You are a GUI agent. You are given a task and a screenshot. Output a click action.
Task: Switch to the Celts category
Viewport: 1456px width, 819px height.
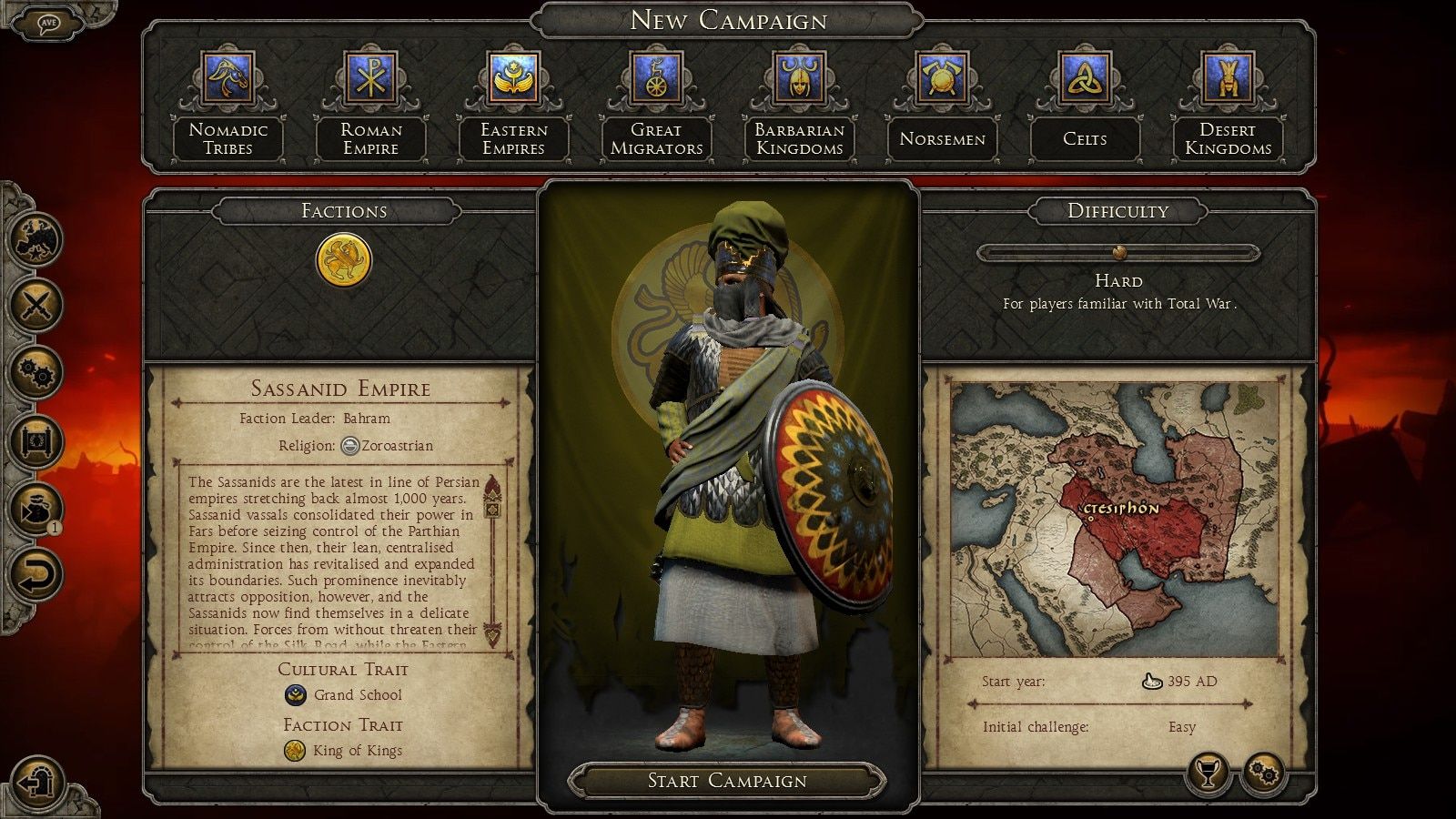click(1085, 77)
